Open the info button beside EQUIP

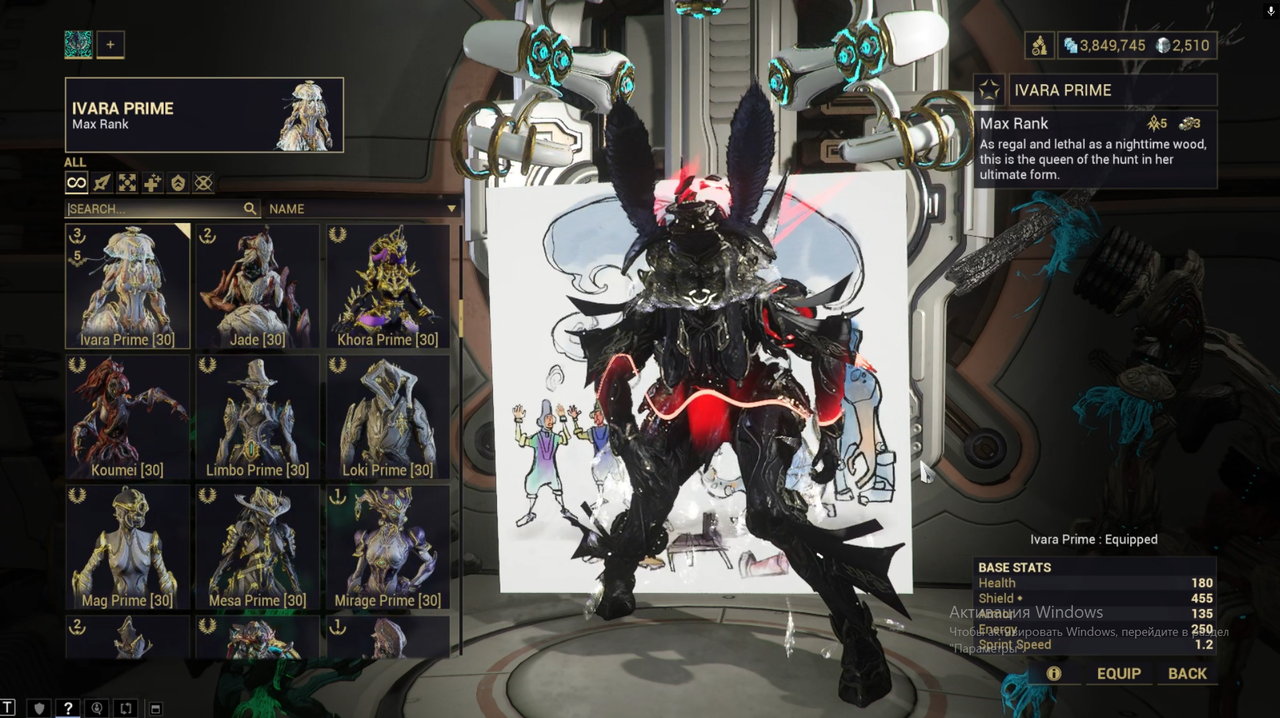[1053, 673]
